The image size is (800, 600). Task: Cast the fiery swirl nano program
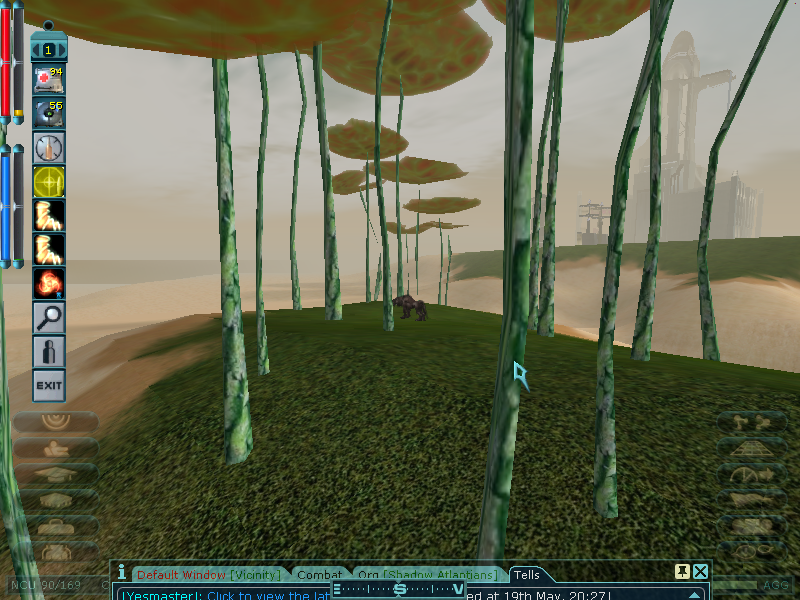[x=49, y=283]
